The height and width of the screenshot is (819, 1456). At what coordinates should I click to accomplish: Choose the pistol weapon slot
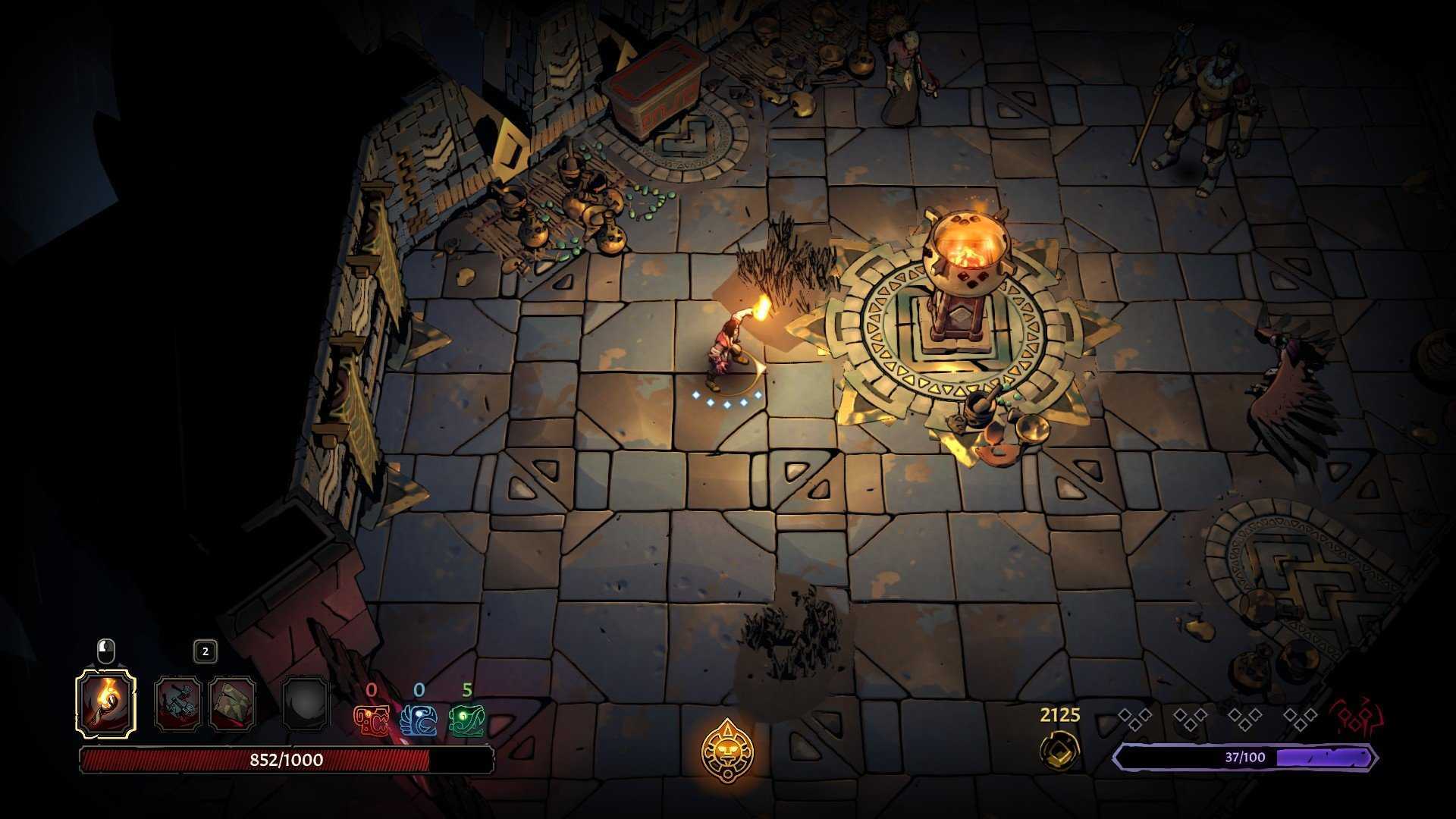click(178, 704)
